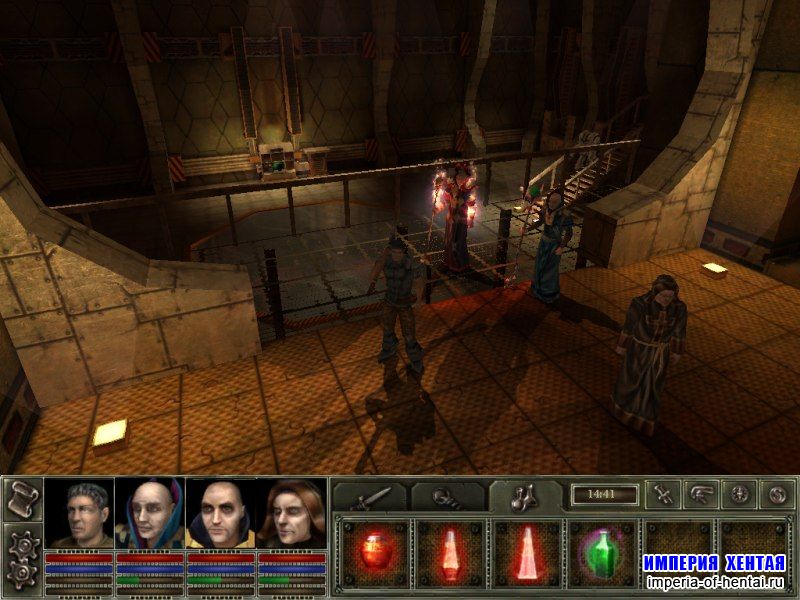
Task: Click the dagger icon button
Action: 663,493
